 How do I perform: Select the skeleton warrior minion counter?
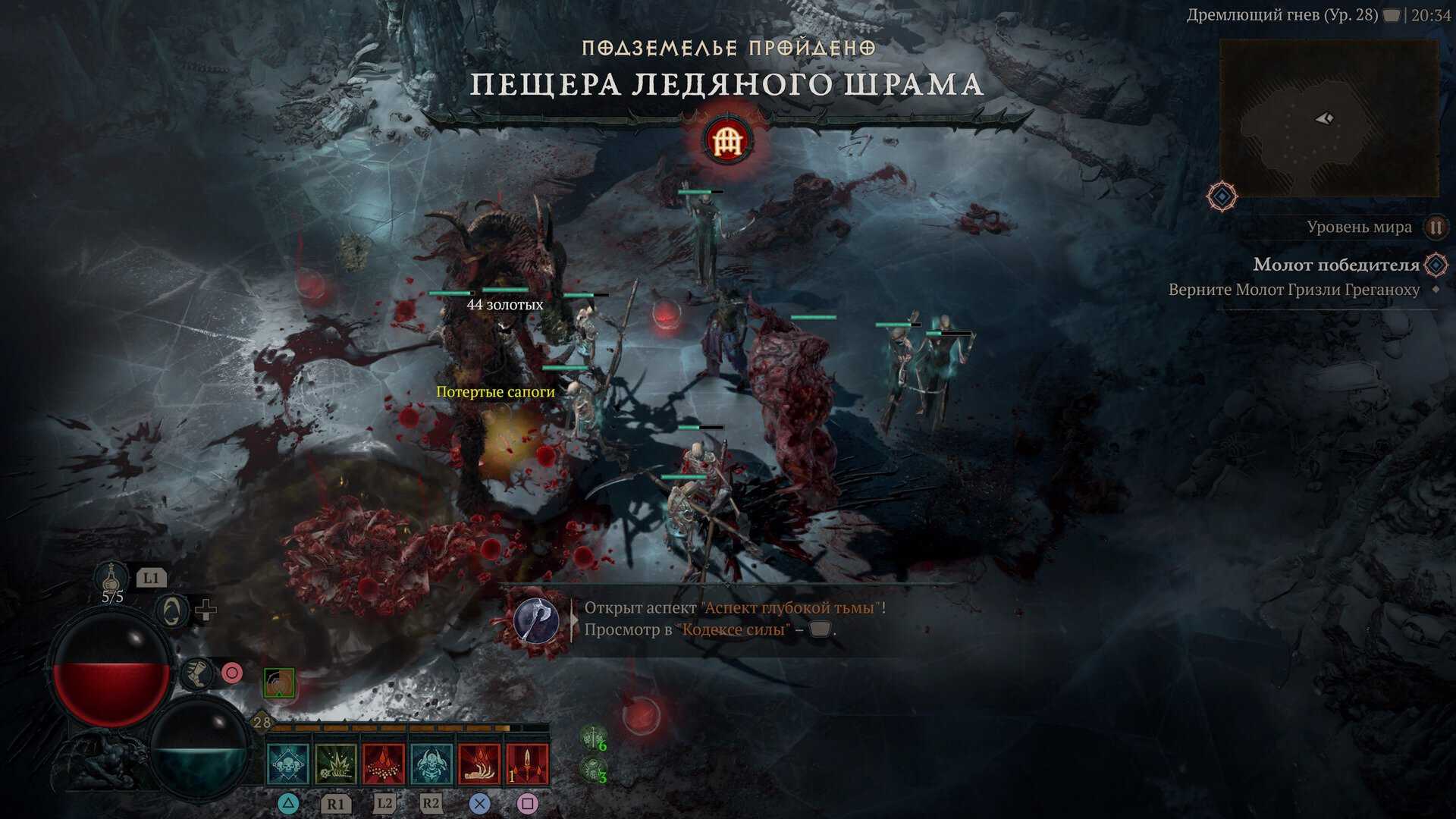point(593,737)
